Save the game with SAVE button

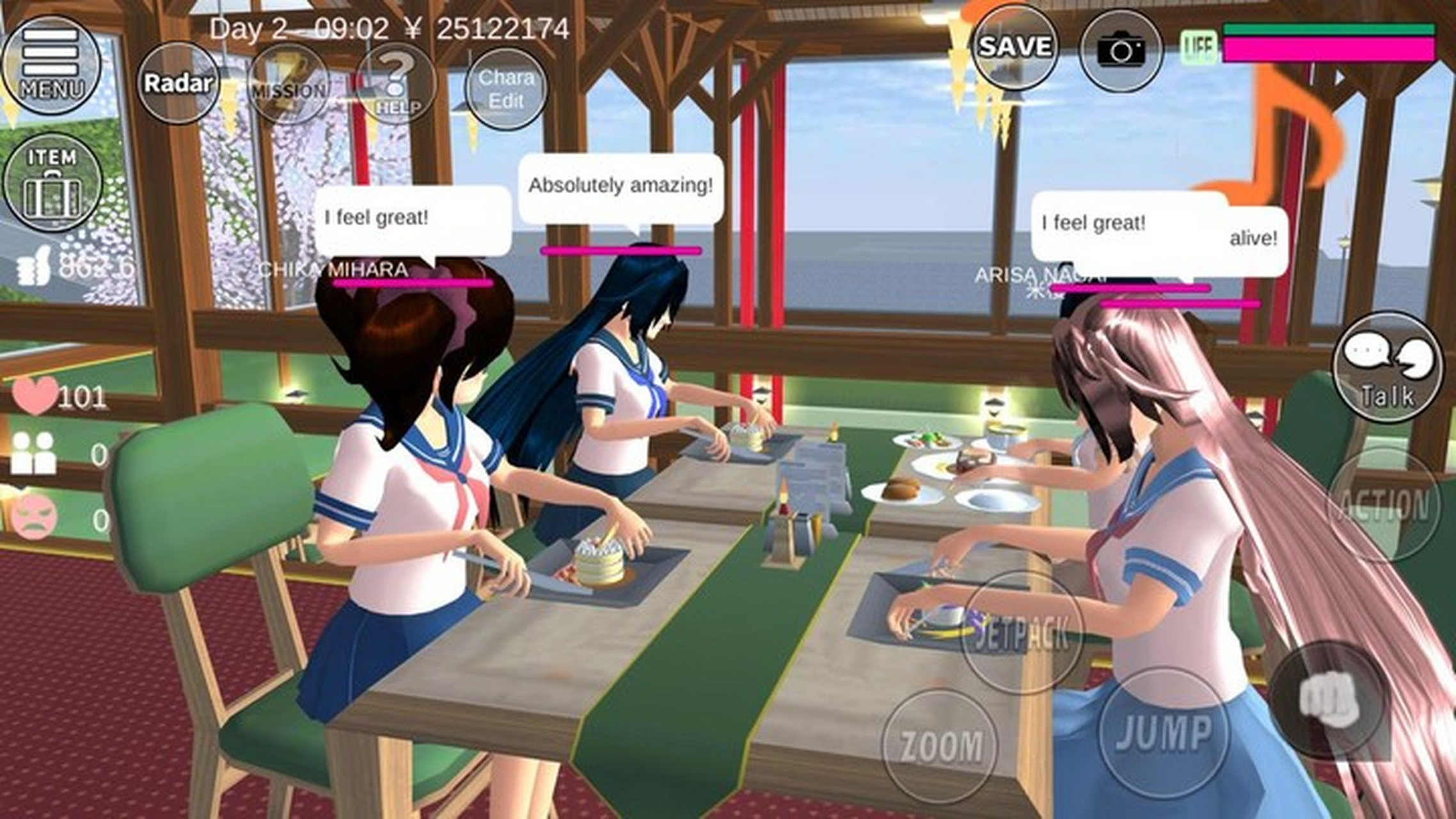pos(1015,47)
